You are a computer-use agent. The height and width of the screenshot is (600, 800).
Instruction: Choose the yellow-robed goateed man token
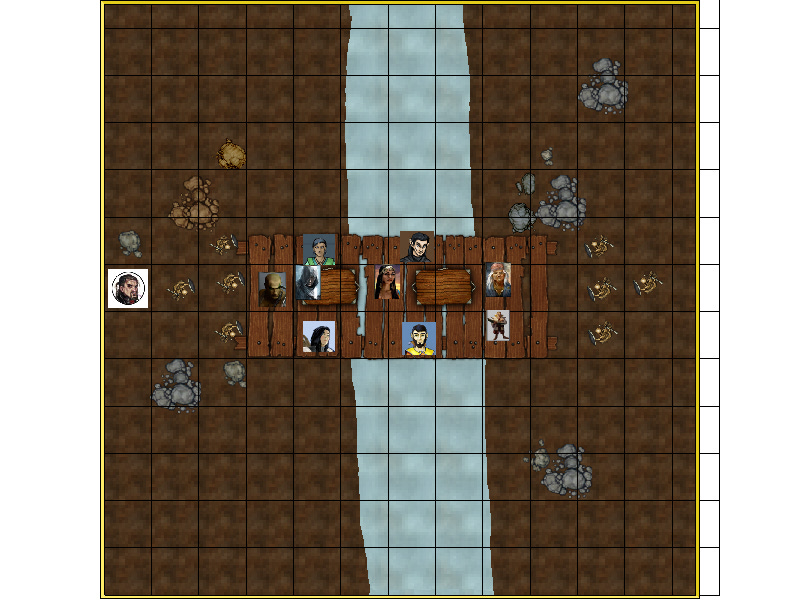[x=418, y=339]
